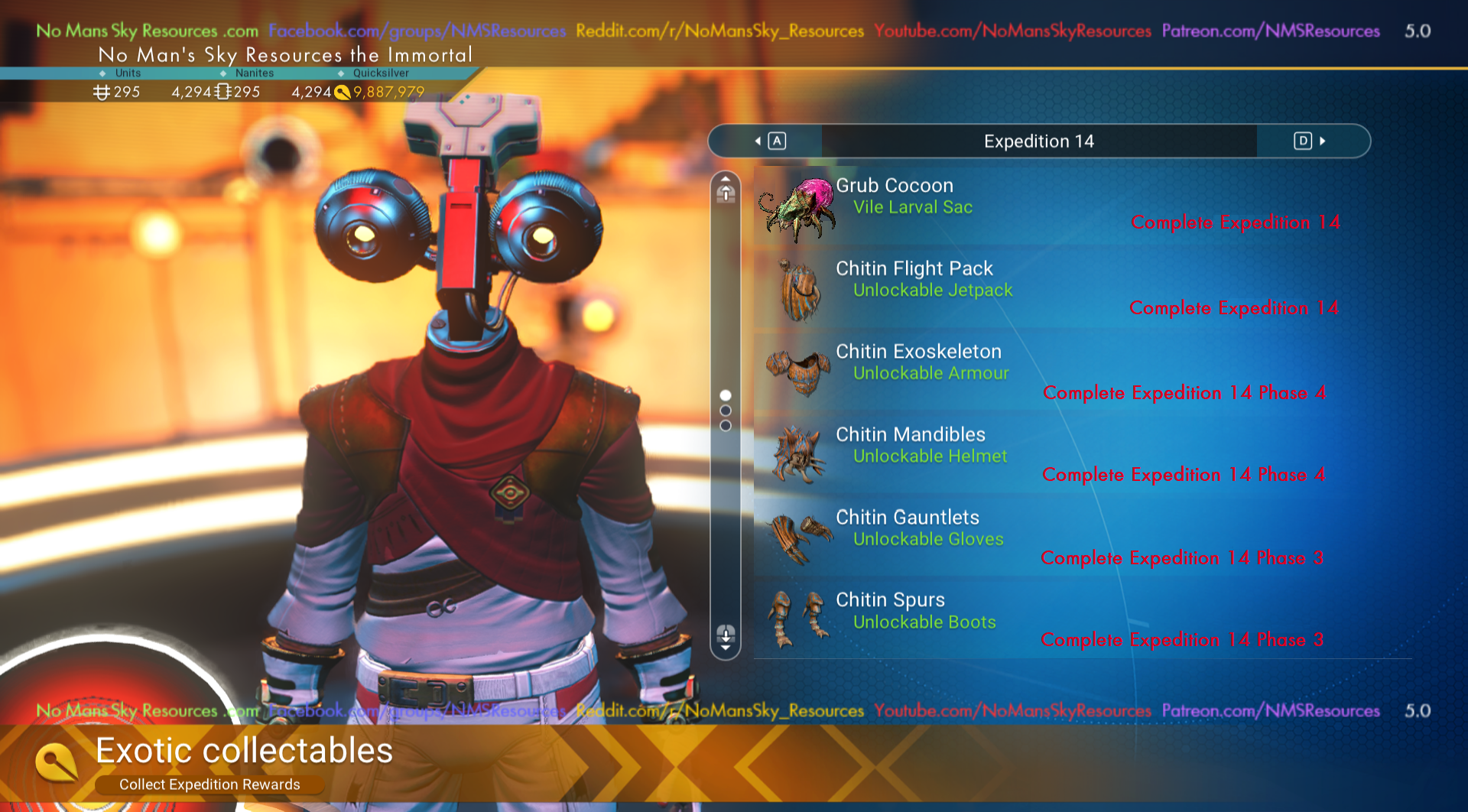This screenshot has width=1468, height=812.
Task: Choose the Chitin Spurs boots entry
Action: click(1055, 619)
